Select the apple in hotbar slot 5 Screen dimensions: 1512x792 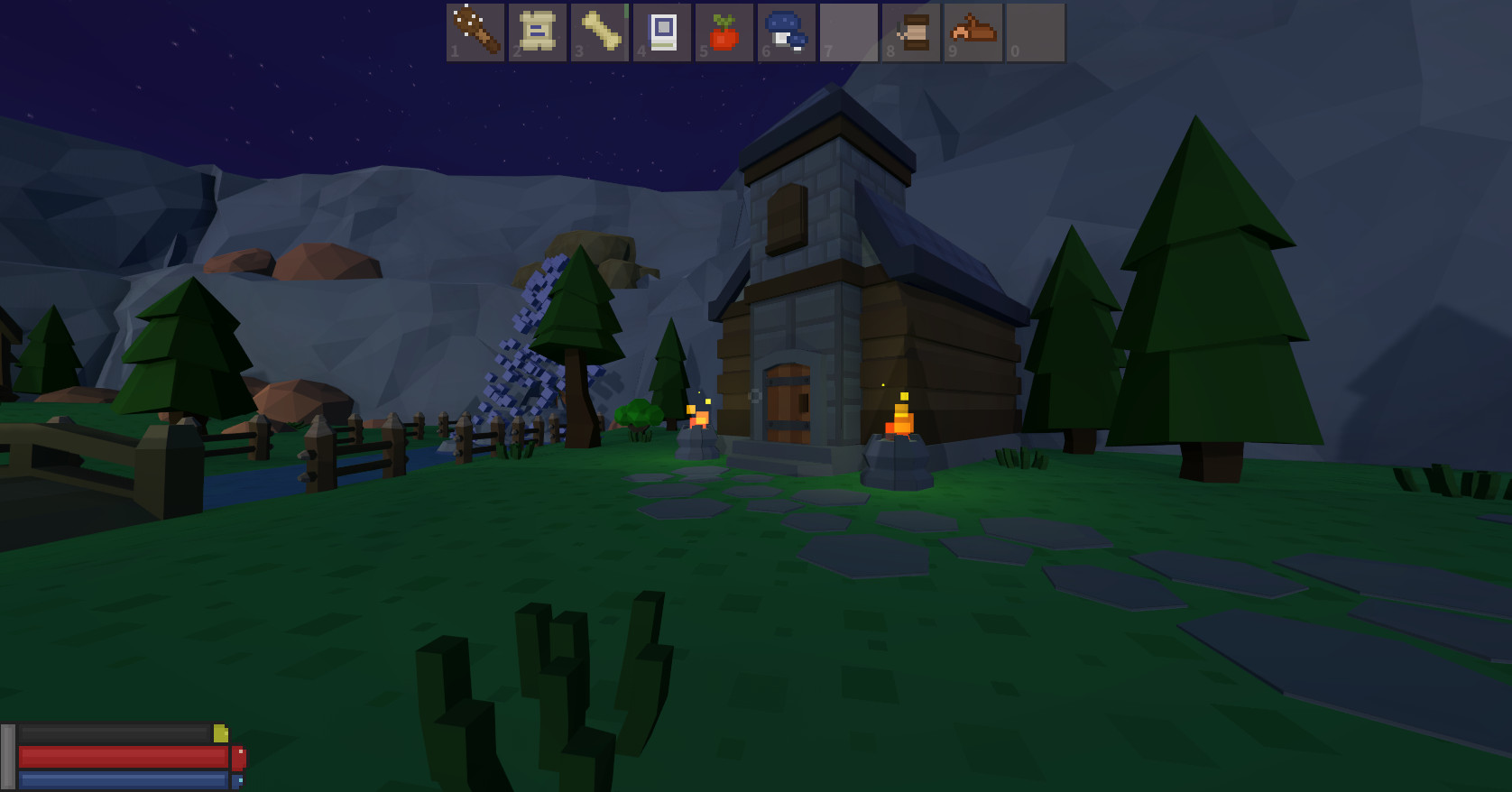[x=724, y=32]
